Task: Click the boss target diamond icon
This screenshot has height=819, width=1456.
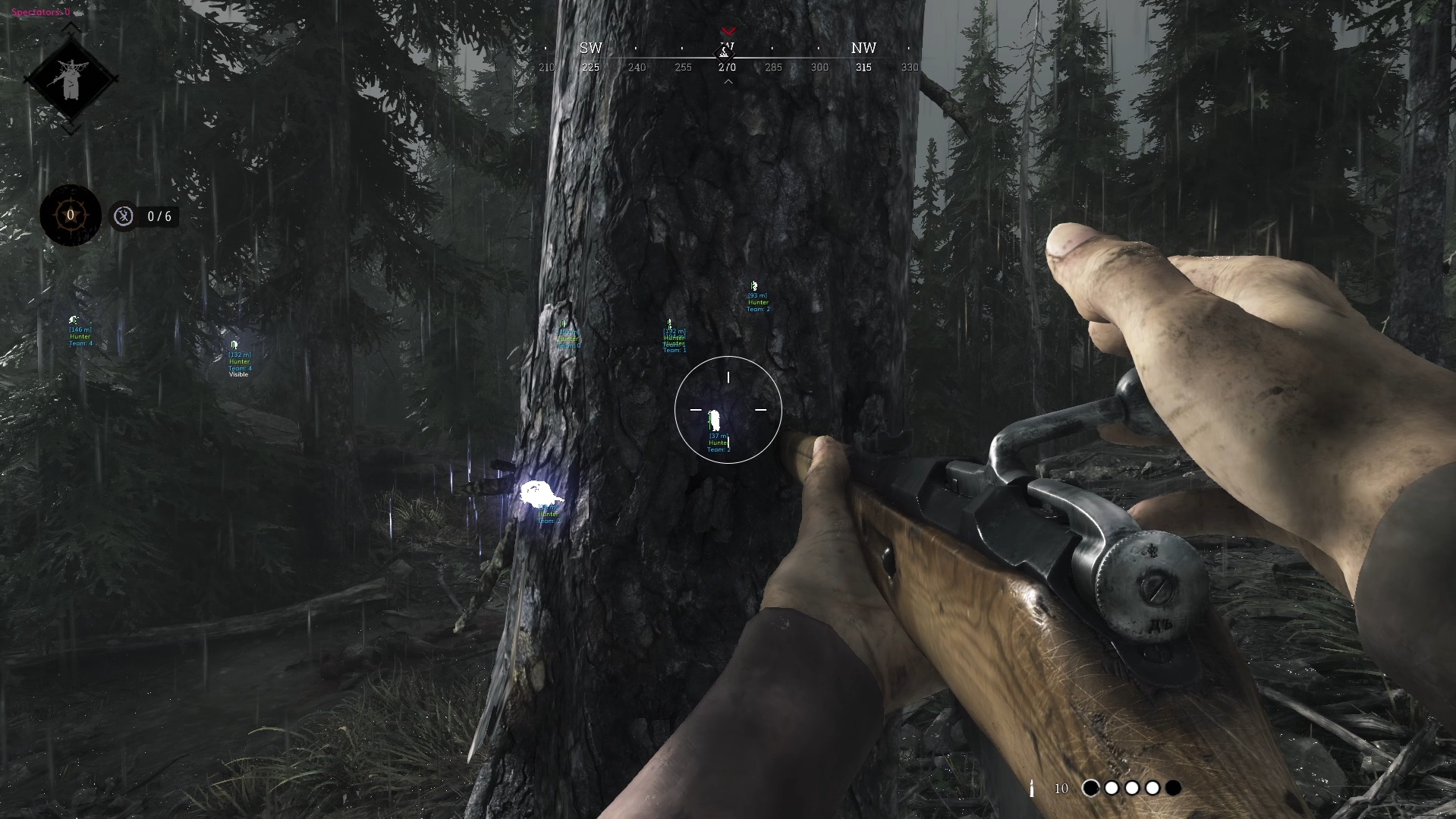Action: (x=71, y=78)
